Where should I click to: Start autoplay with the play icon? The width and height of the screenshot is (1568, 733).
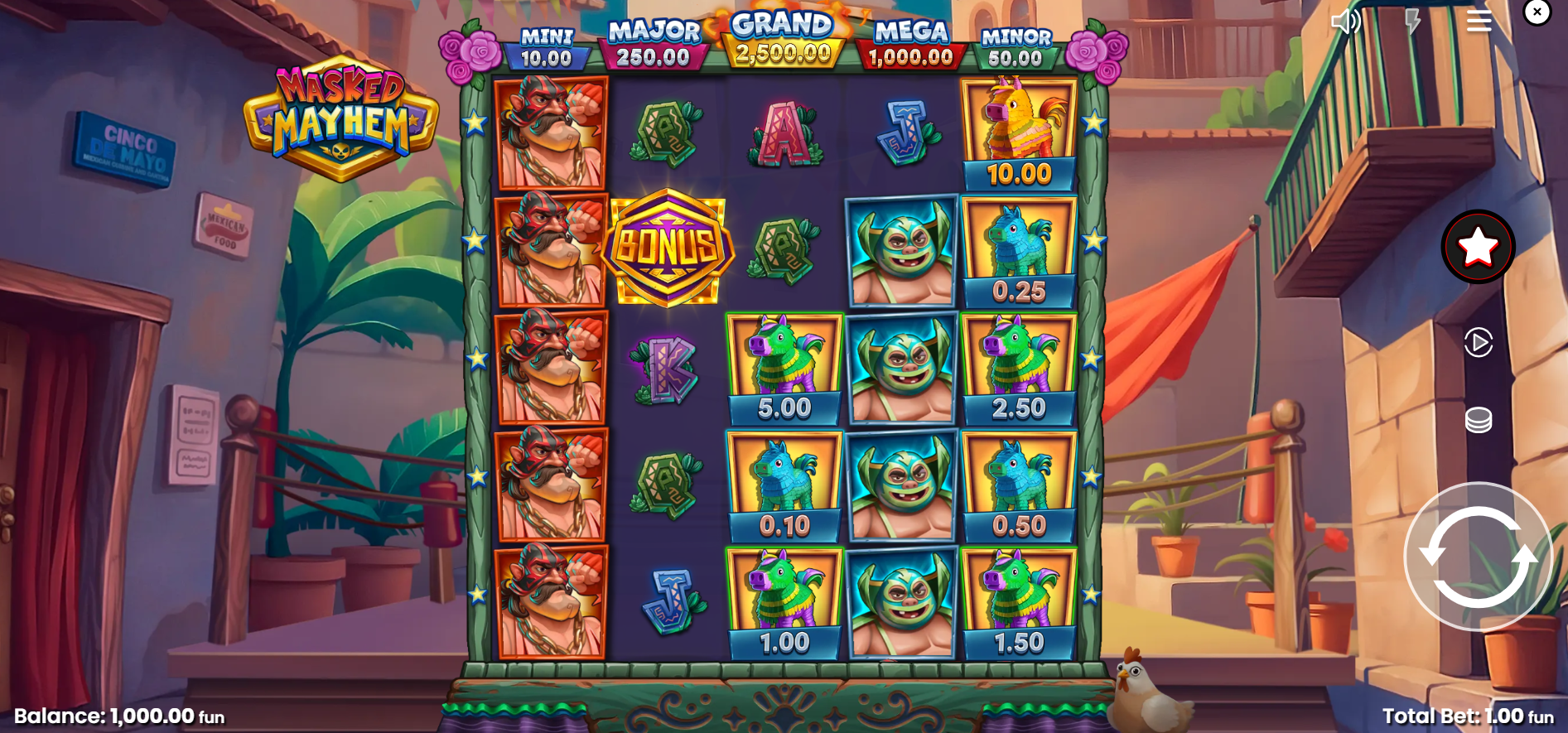pos(1478,342)
